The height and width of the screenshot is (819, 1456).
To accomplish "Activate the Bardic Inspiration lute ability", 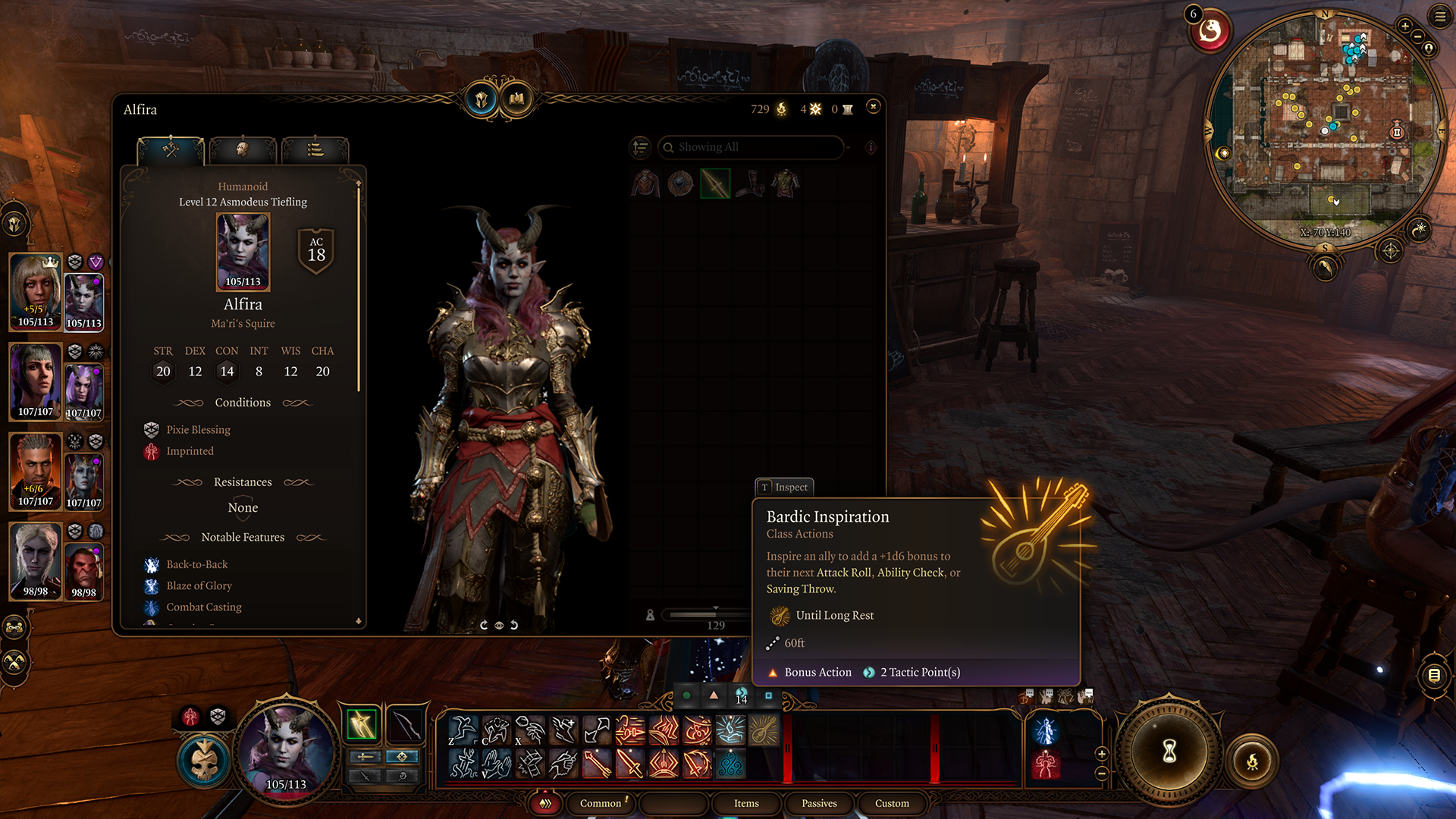I will [764, 731].
